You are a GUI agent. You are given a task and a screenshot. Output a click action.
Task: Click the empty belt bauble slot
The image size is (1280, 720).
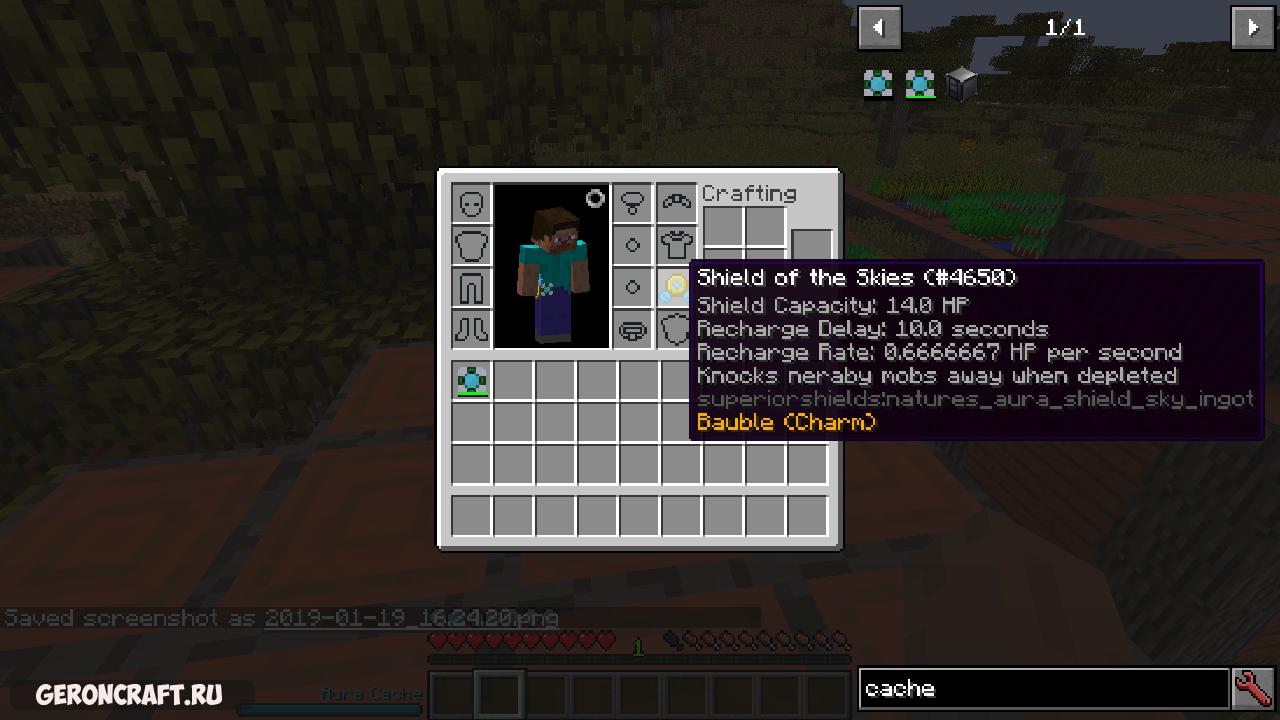pyautogui.click(x=632, y=329)
